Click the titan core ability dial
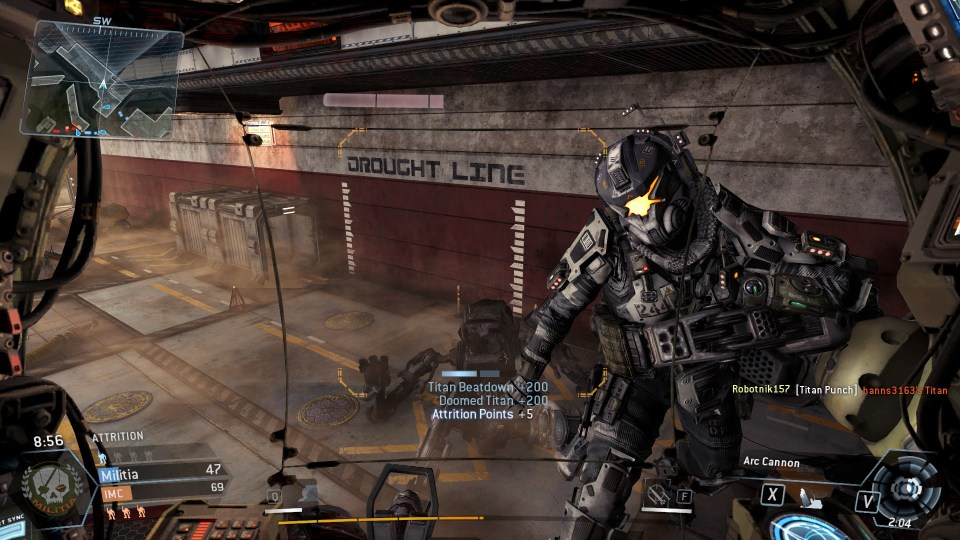The image size is (960, 540). [x=906, y=489]
